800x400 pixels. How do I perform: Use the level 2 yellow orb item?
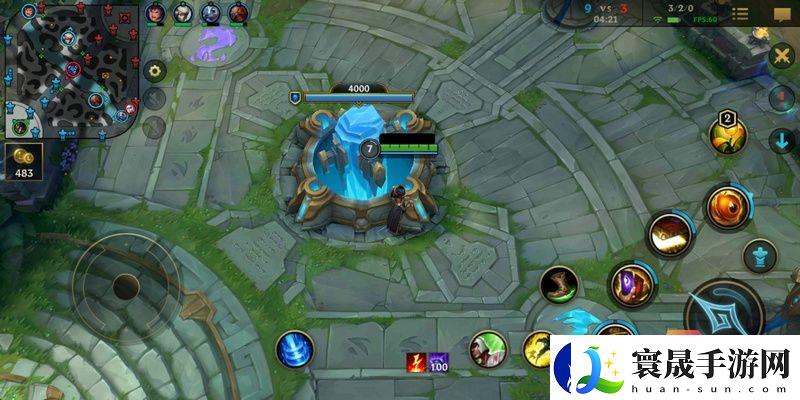726,135
